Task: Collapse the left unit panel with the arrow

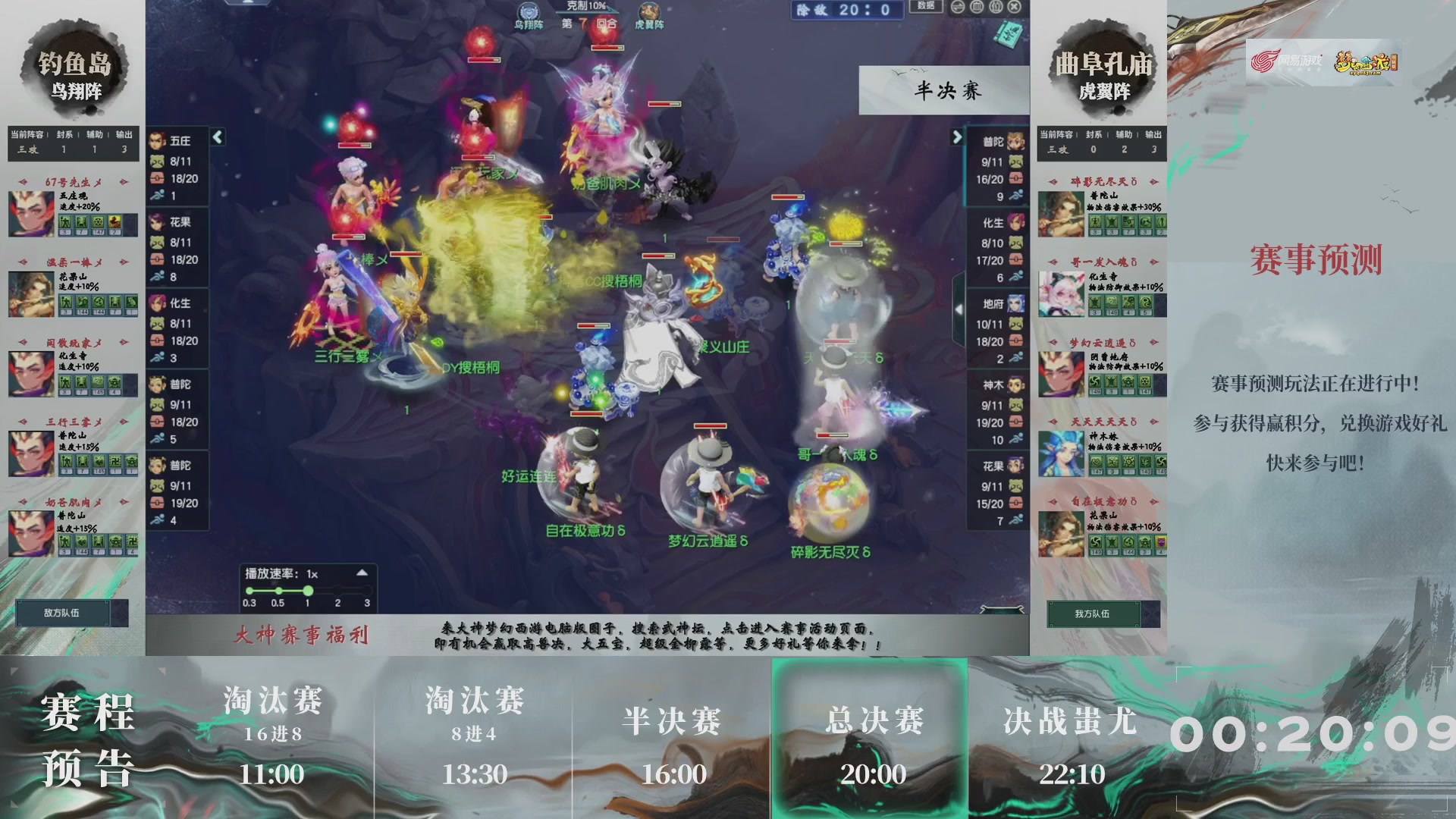Action: [217, 138]
